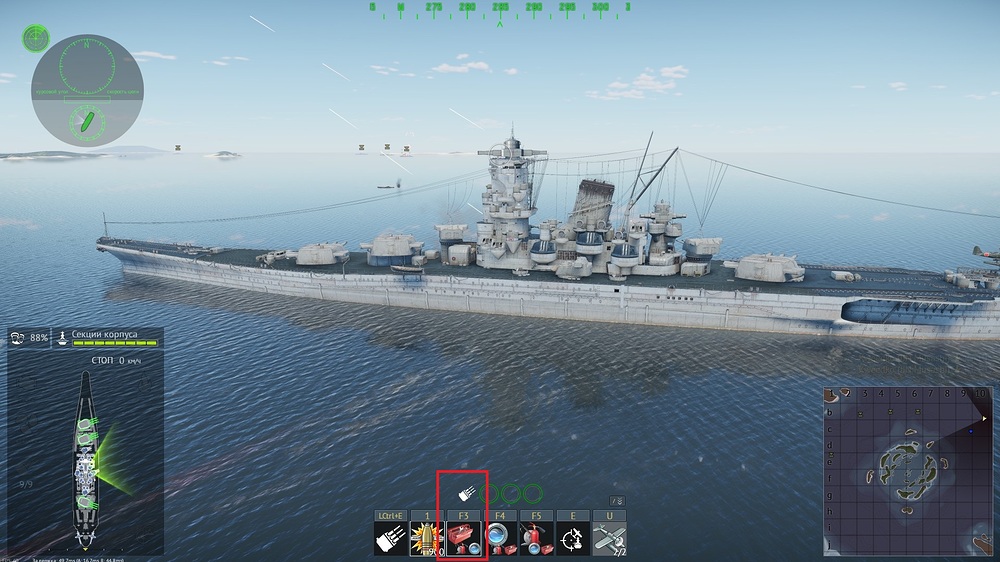Open the tactical minimap with islands
This screenshot has height=562, width=1000.
[x=909, y=470]
